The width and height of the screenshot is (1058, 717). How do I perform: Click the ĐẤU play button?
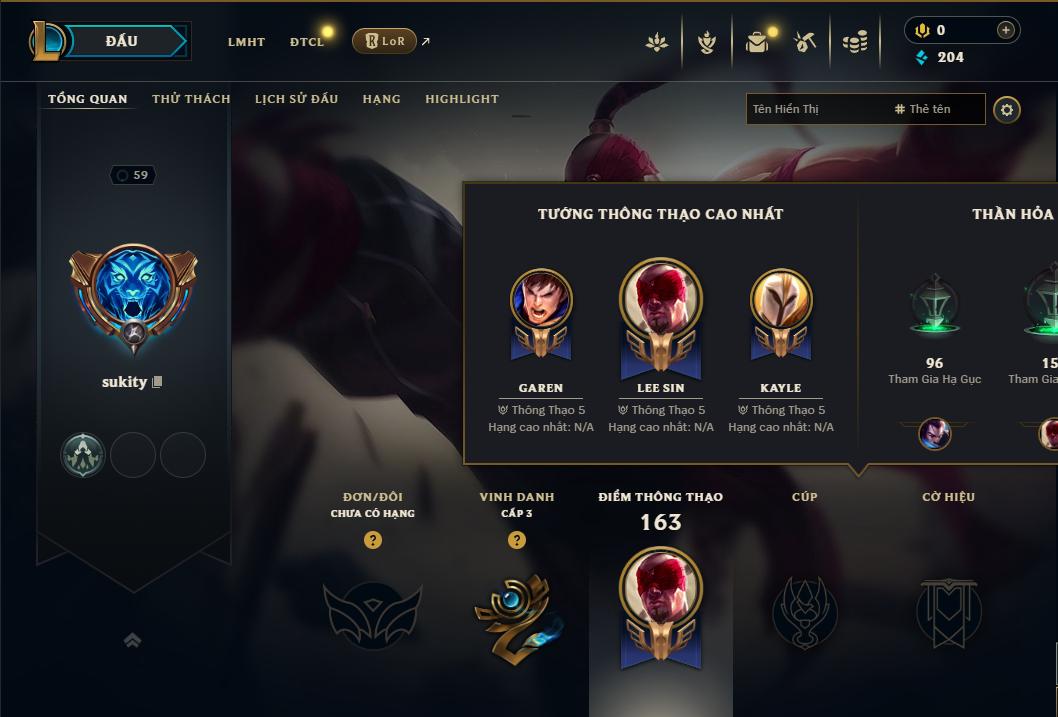[x=121, y=41]
